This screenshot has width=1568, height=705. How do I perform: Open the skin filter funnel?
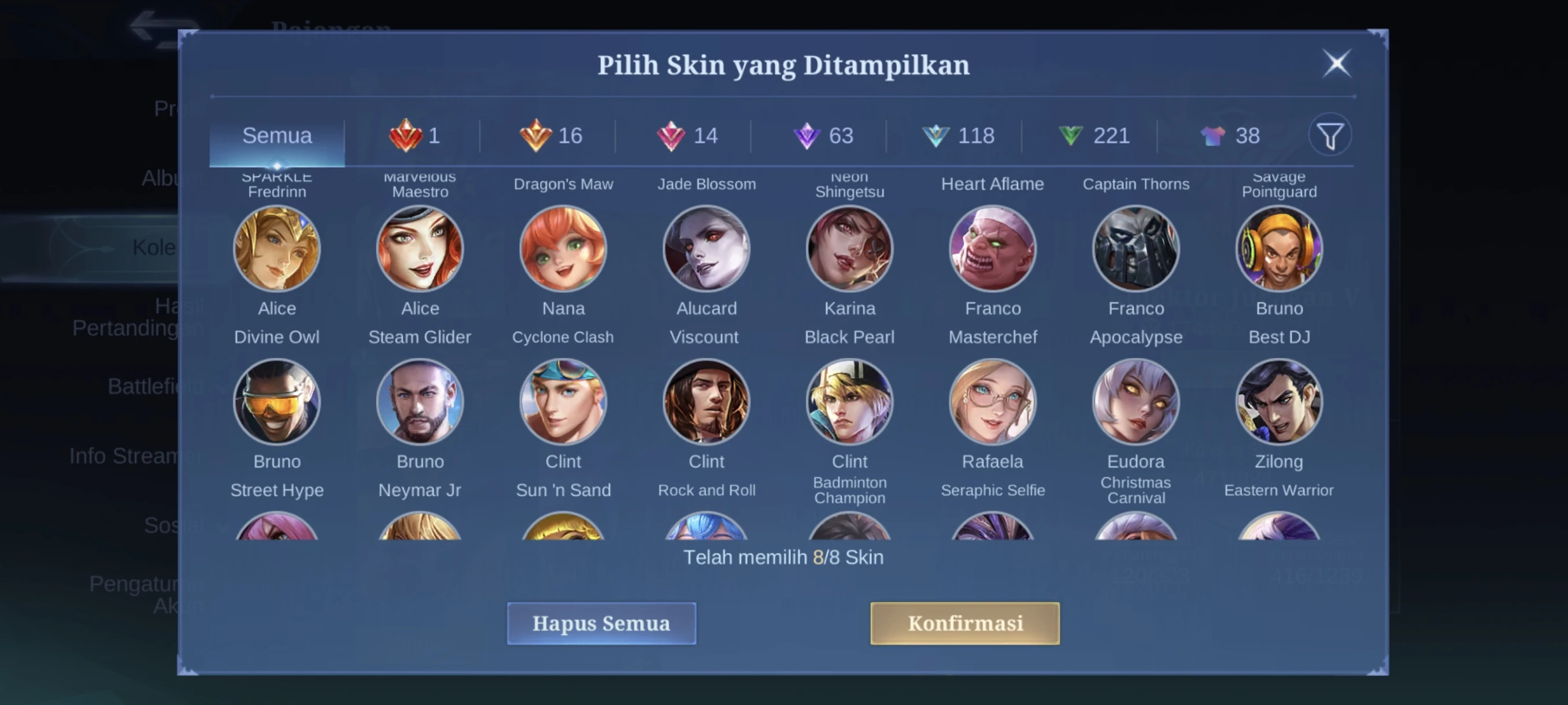pos(1330,136)
